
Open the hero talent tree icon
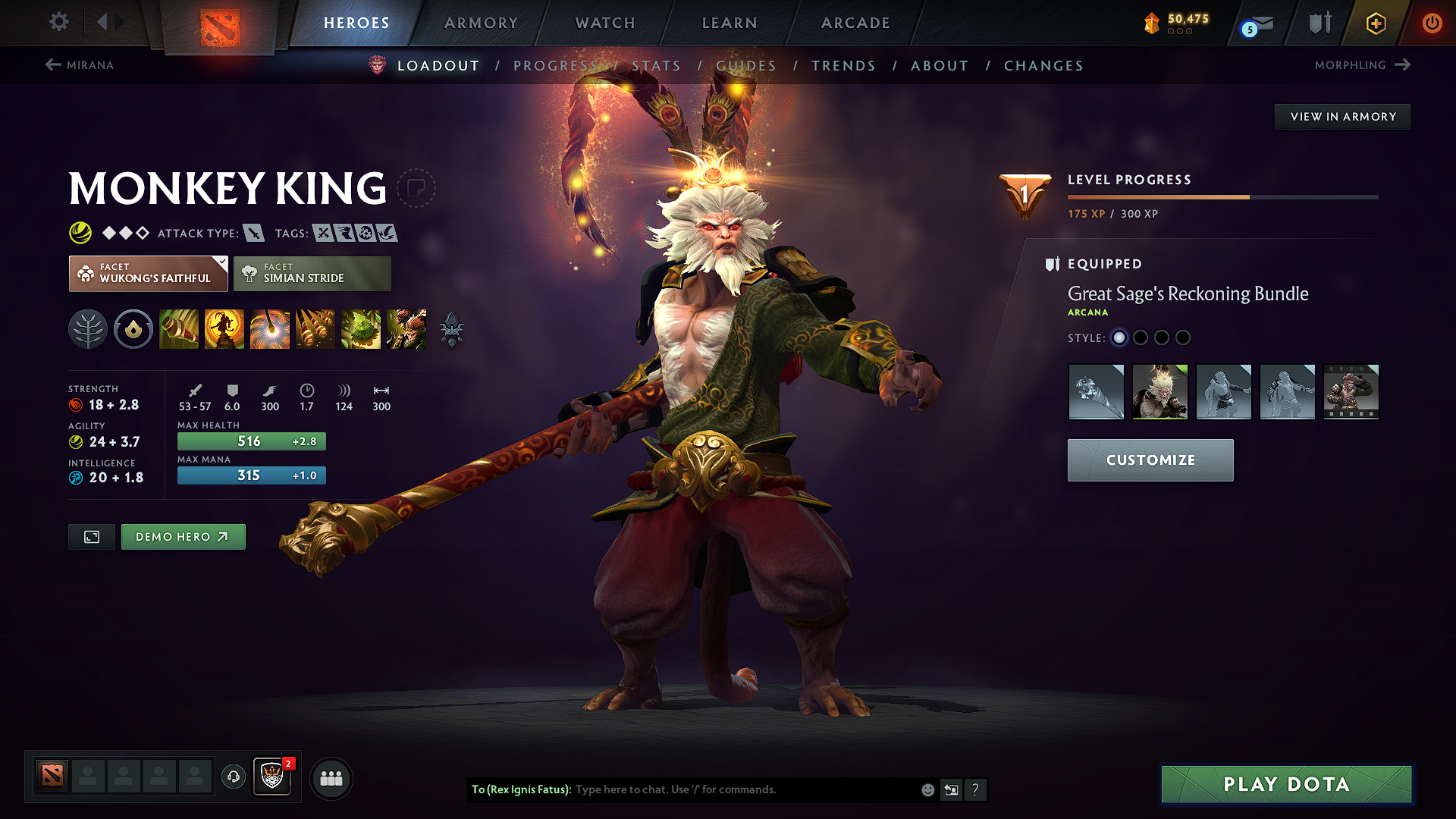tap(88, 329)
